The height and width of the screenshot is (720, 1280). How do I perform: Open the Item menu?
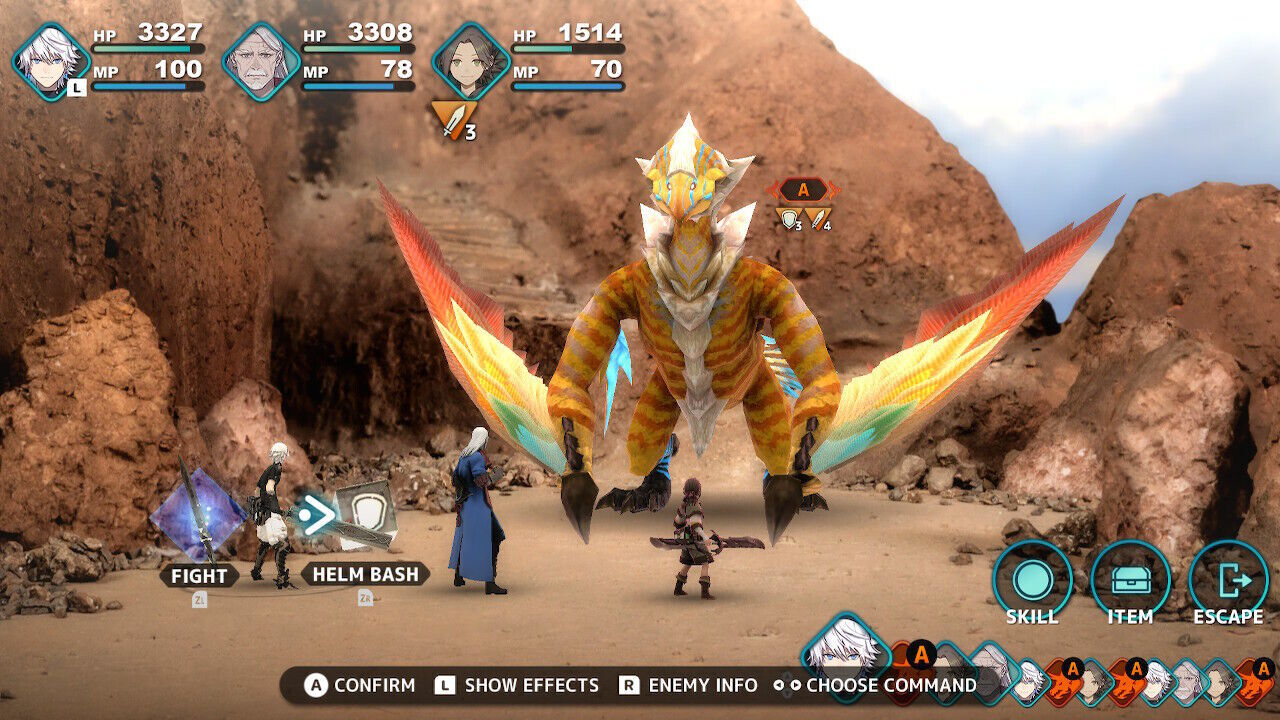tap(1130, 581)
